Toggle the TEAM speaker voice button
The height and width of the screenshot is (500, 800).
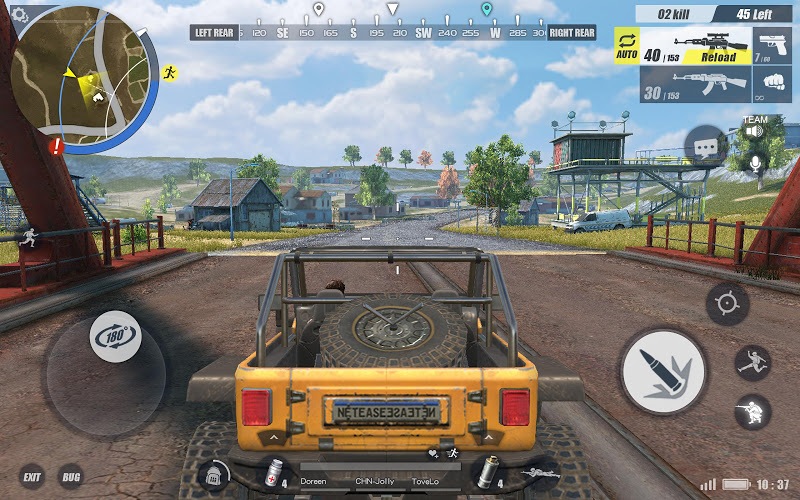click(753, 128)
